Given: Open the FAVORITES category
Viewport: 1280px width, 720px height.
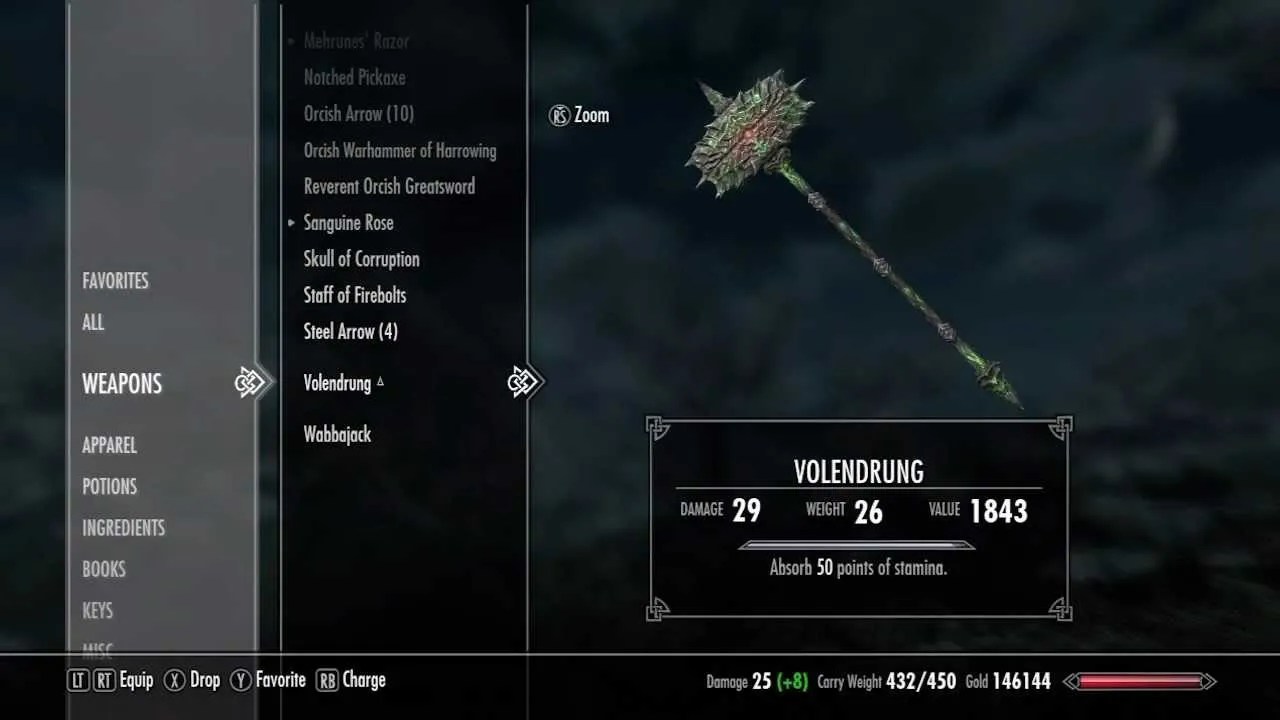Looking at the screenshot, I should pyautogui.click(x=115, y=281).
